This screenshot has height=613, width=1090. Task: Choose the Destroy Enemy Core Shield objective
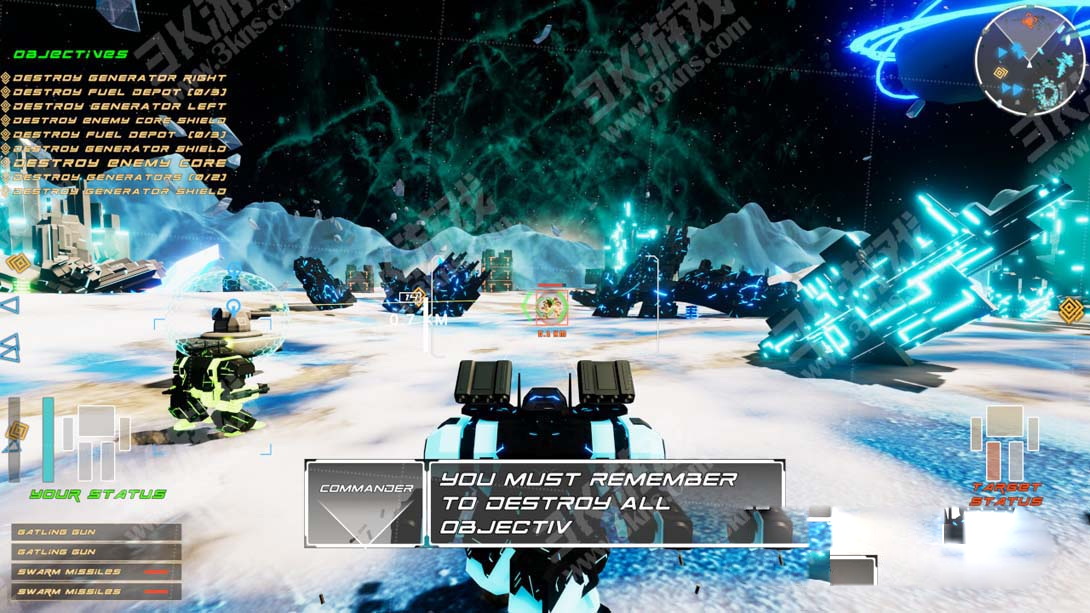pyautogui.click(x=119, y=120)
